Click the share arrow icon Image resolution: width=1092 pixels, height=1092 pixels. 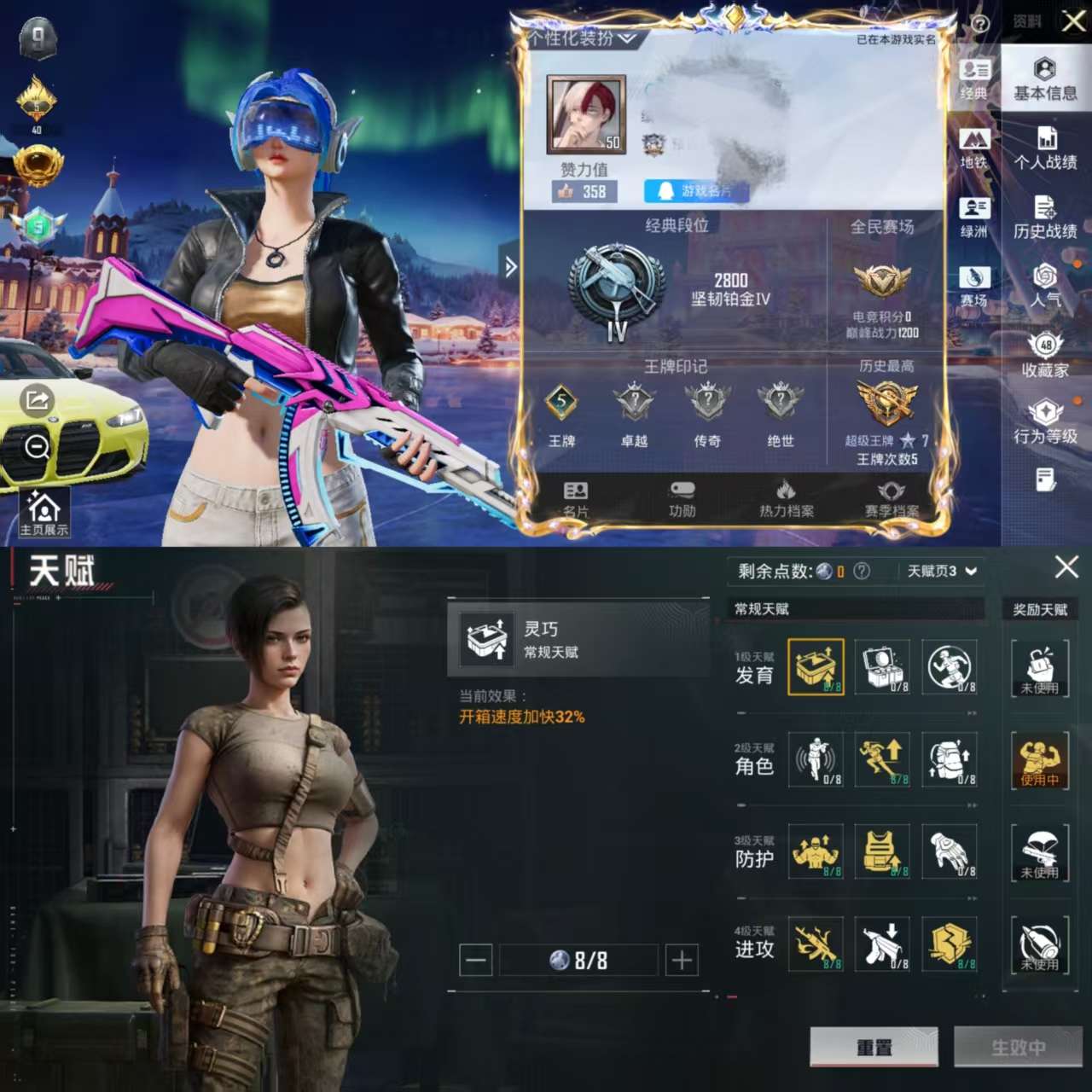pyautogui.click(x=37, y=399)
